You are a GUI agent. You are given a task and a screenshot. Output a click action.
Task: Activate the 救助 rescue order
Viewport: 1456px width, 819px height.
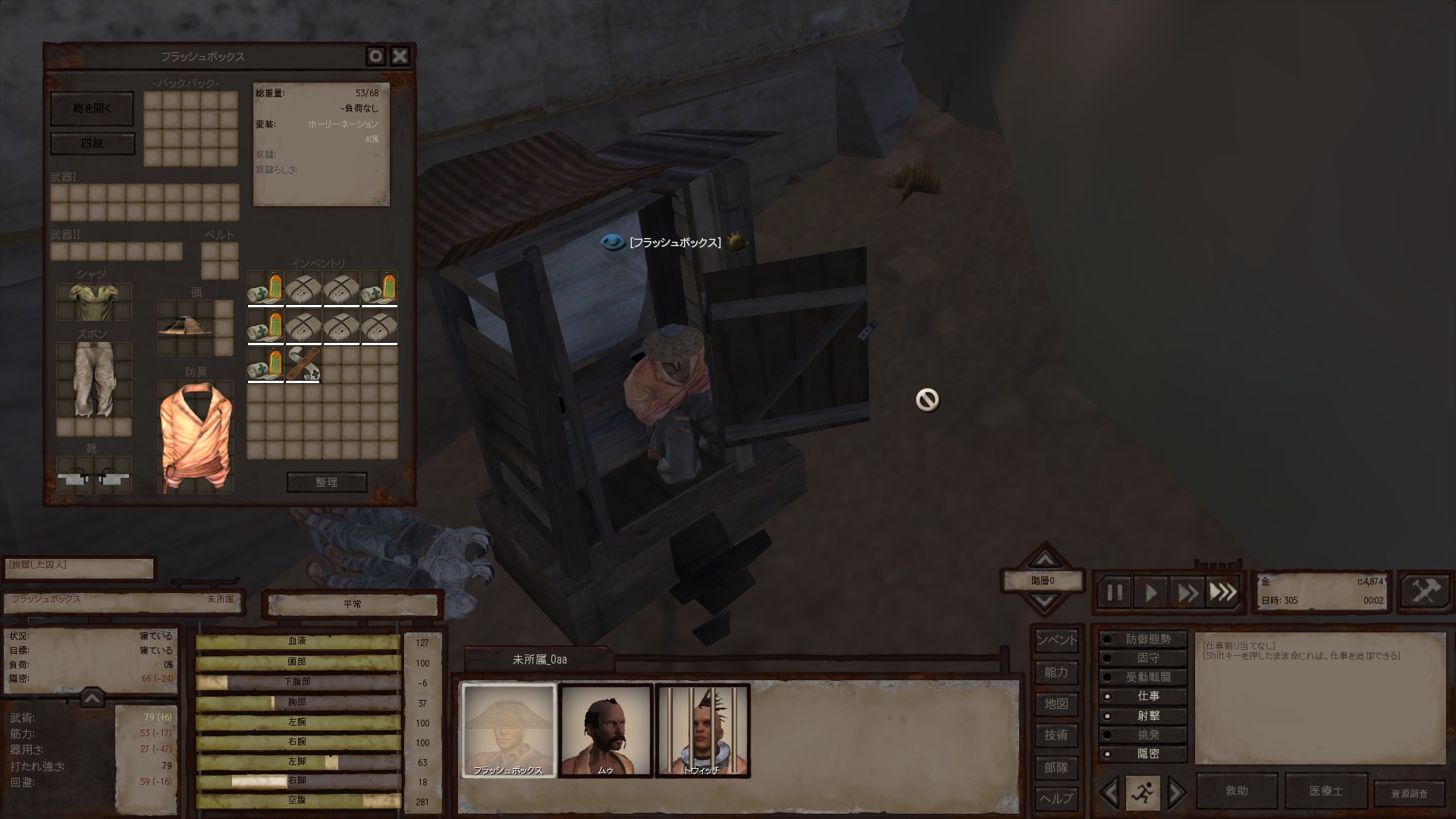tap(1236, 791)
